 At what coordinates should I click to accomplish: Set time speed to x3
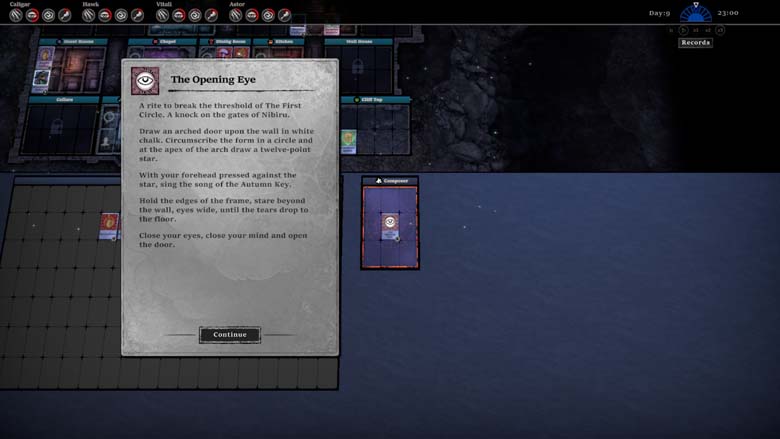pyautogui.click(x=720, y=31)
